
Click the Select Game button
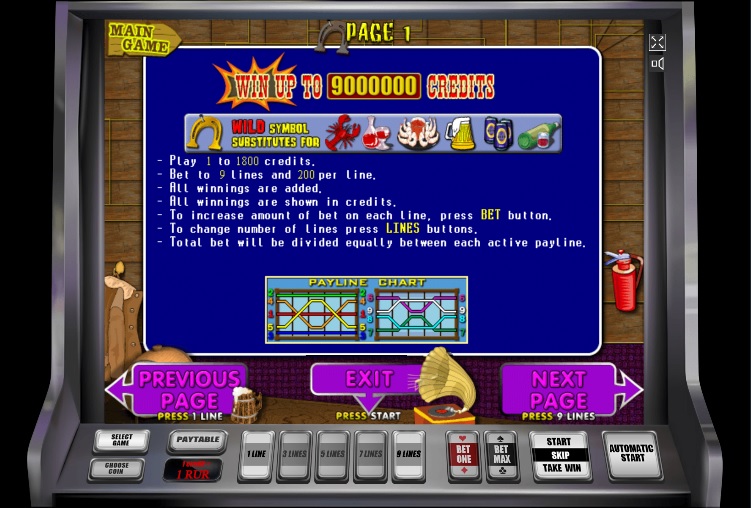(121, 440)
